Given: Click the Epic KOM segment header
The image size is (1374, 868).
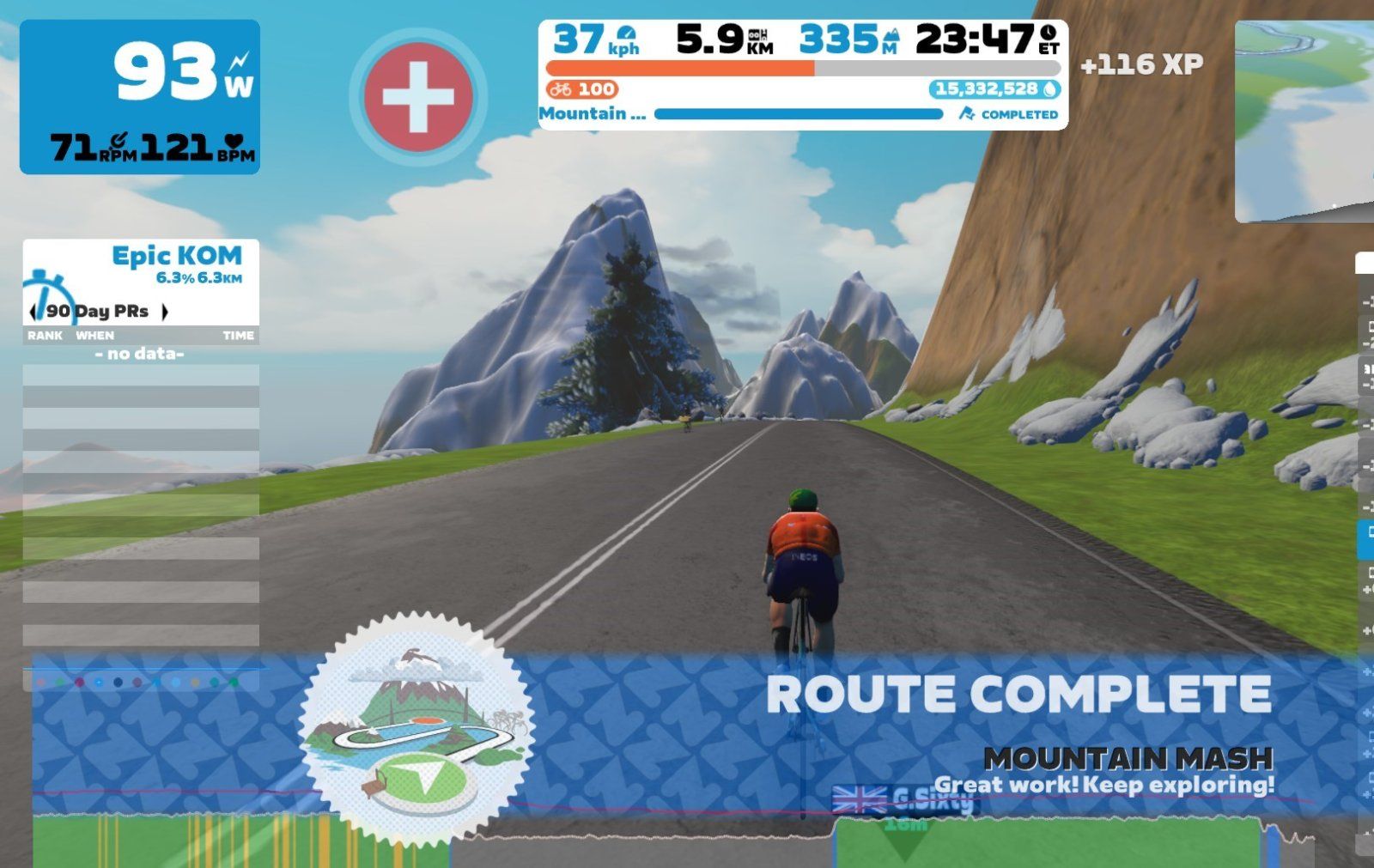Looking at the screenshot, I should coord(176,256).
